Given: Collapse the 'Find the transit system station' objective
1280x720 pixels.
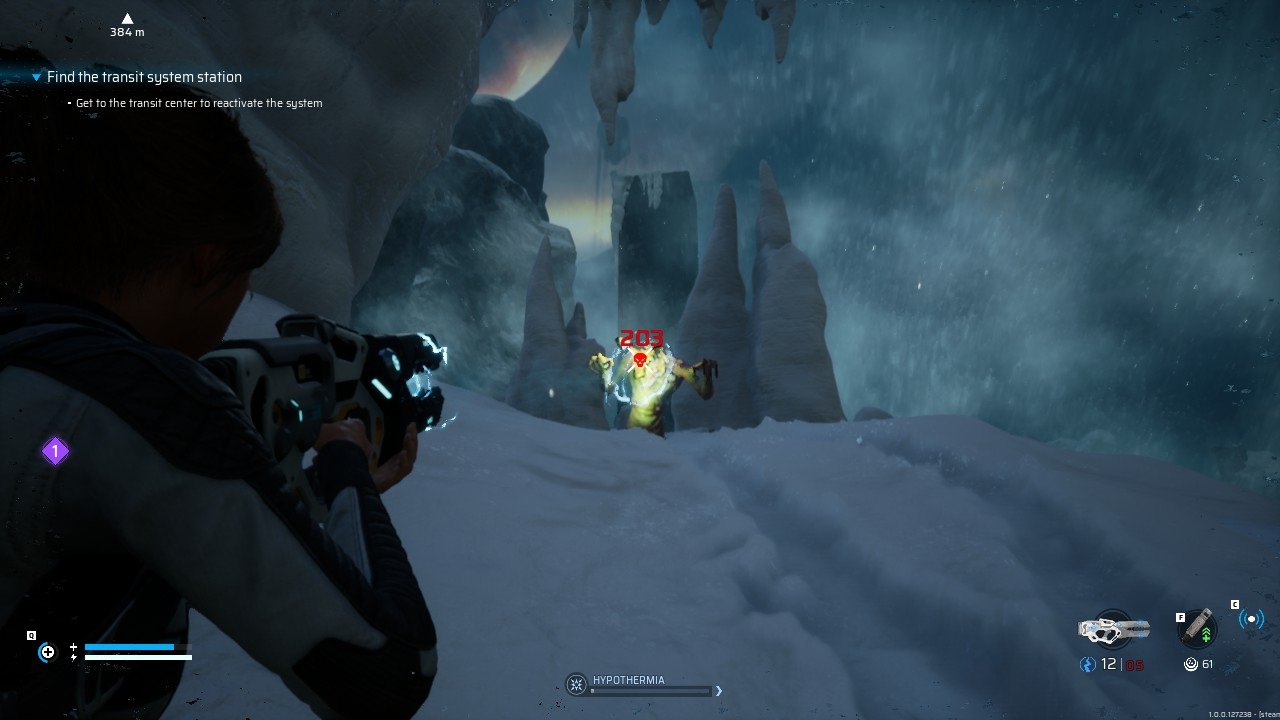Looking at the screenshot, I should pos(37,77).
